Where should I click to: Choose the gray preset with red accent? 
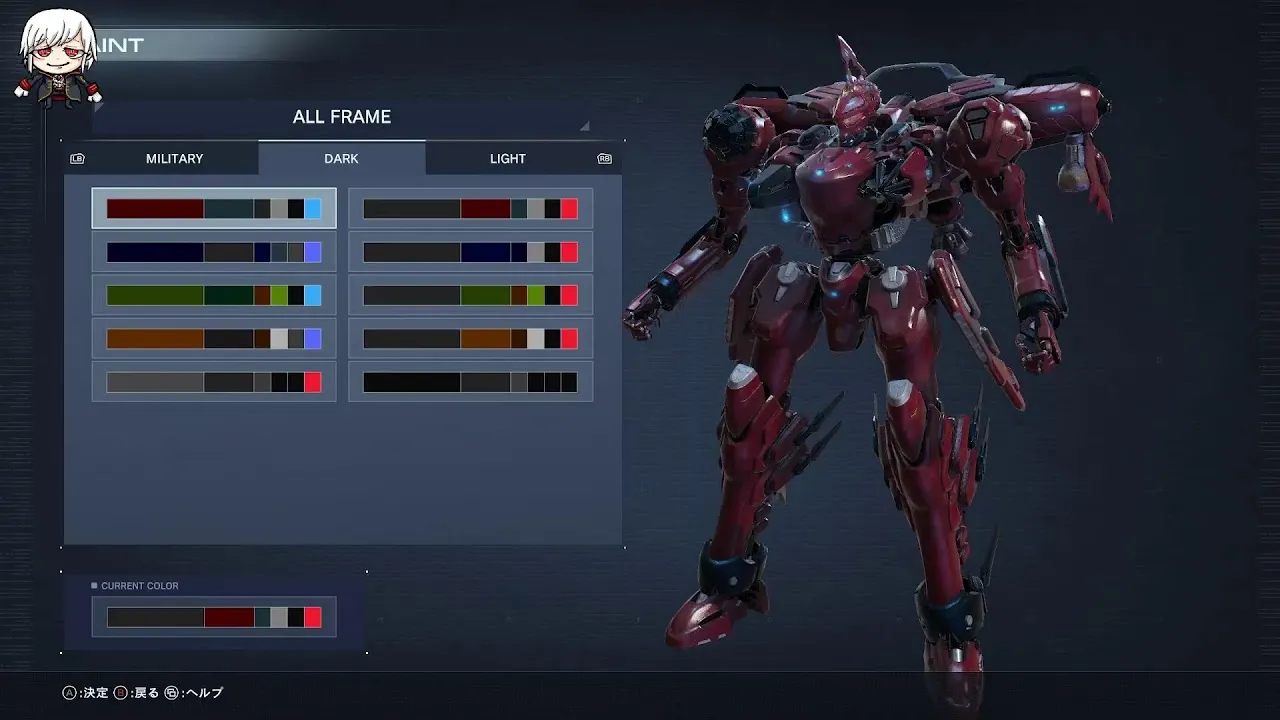point(214,382)
